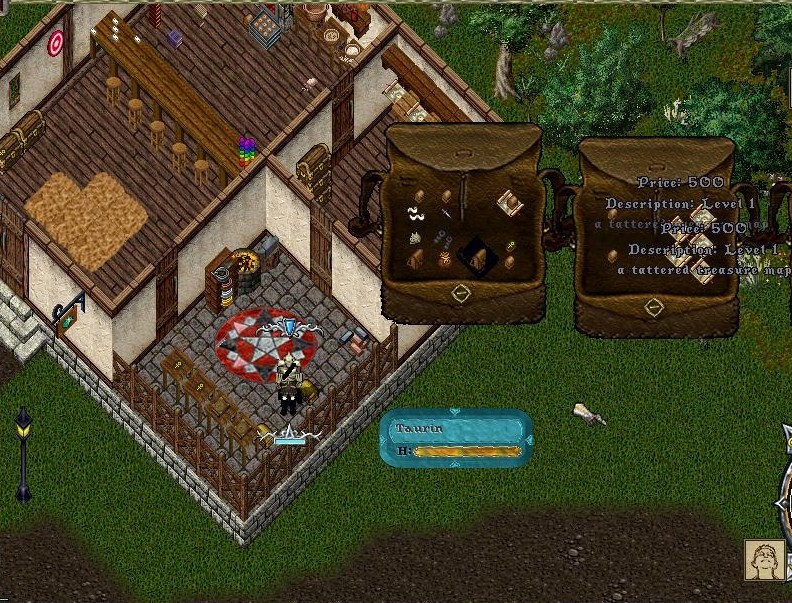Image resolution: width=792 pixels, height=603 pixels.
Task: Select the grey chain shackles in backpack
Action: tap(444, 238)
